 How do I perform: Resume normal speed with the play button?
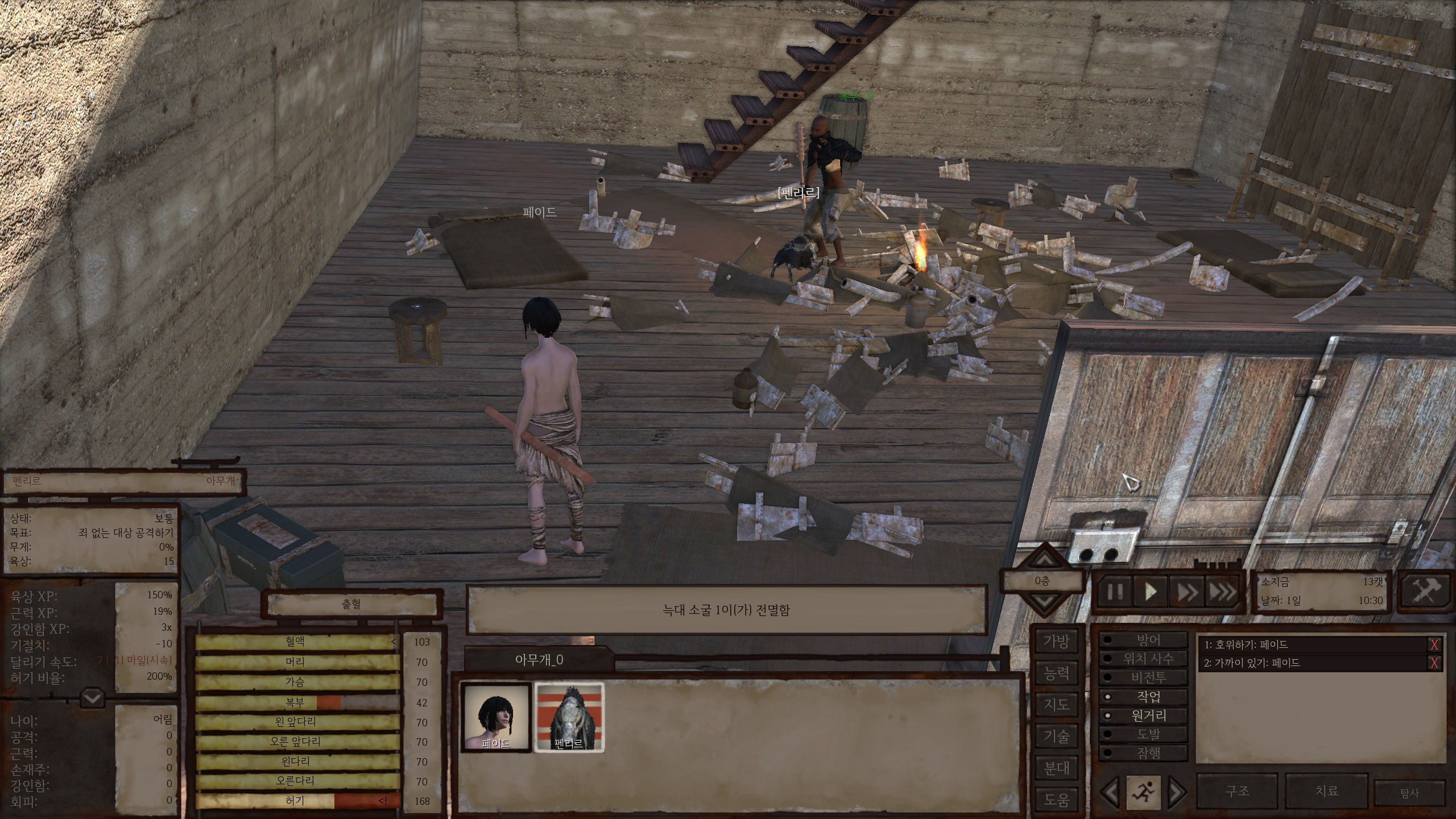[1151, 592]
